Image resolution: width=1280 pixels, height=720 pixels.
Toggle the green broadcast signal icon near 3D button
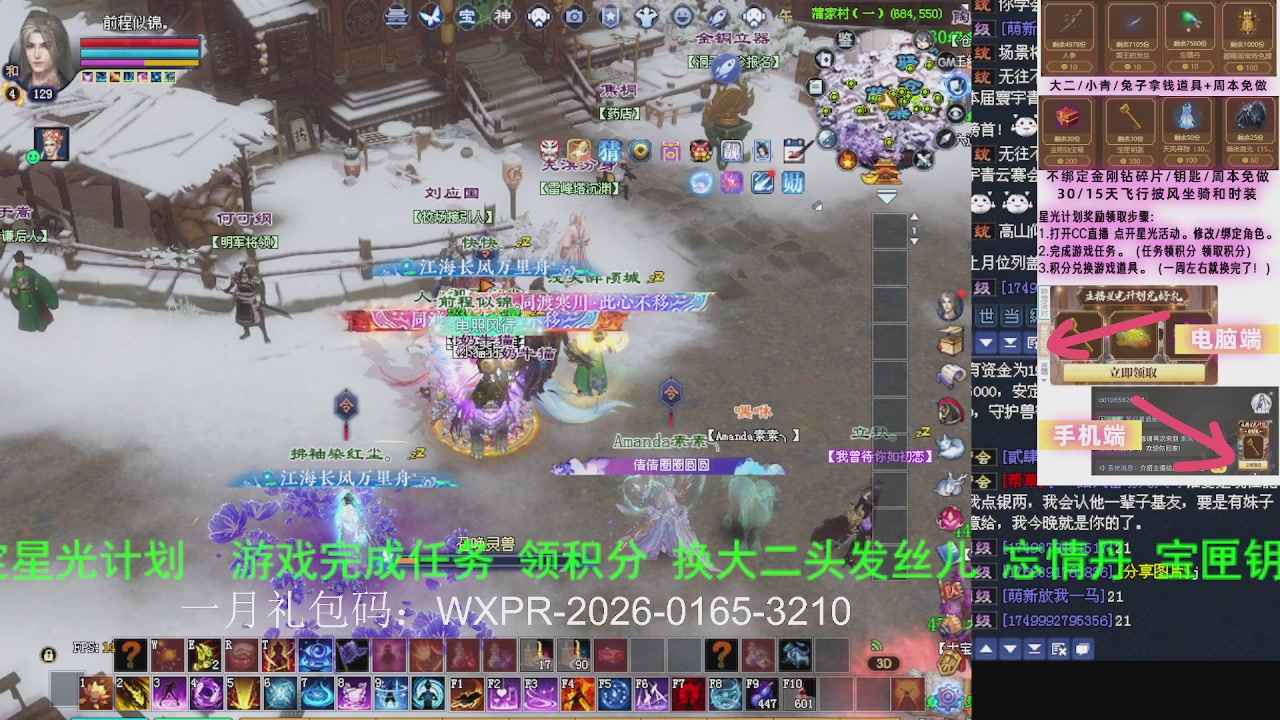click(x=876, y=646)
